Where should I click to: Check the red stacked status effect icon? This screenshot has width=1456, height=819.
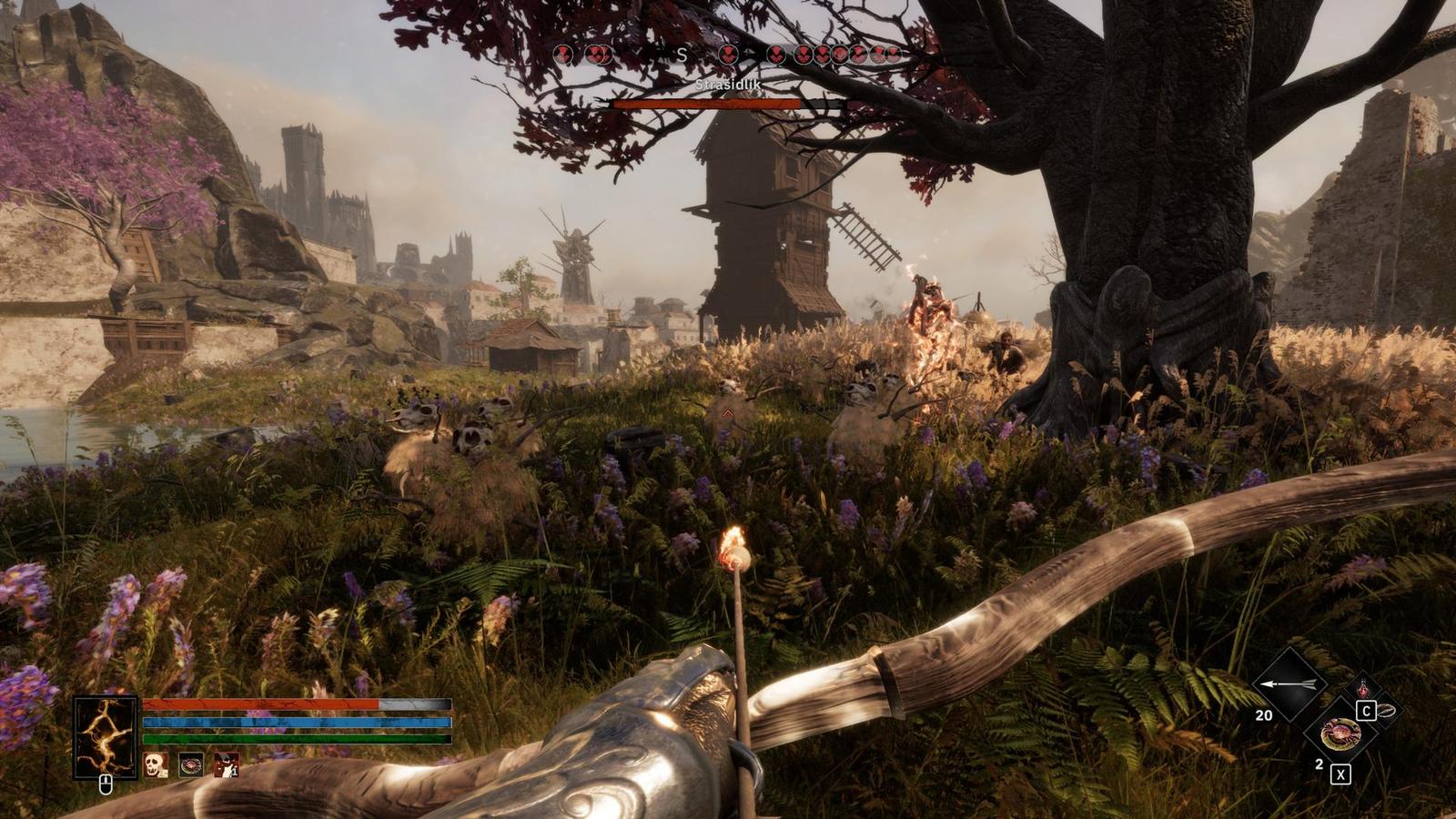tap(226, 764)
